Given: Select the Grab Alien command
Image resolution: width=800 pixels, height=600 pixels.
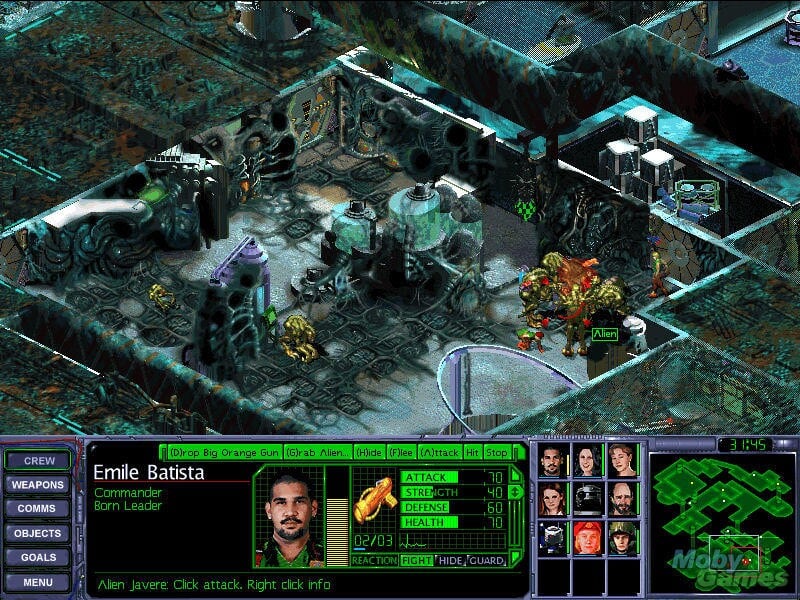Looking at the screenshot, I should coord(317,452).
